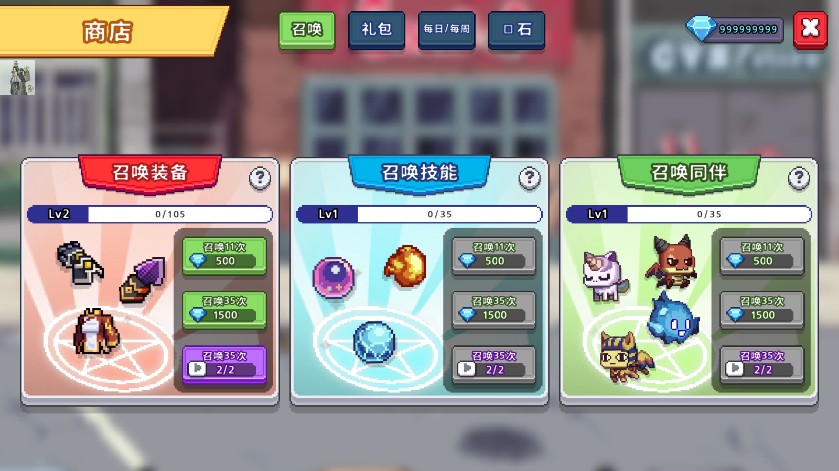Show help for 召唤装备 equipment summon
Image resolution: width=839 pixels, height=471 pixels.
point(260,178)
